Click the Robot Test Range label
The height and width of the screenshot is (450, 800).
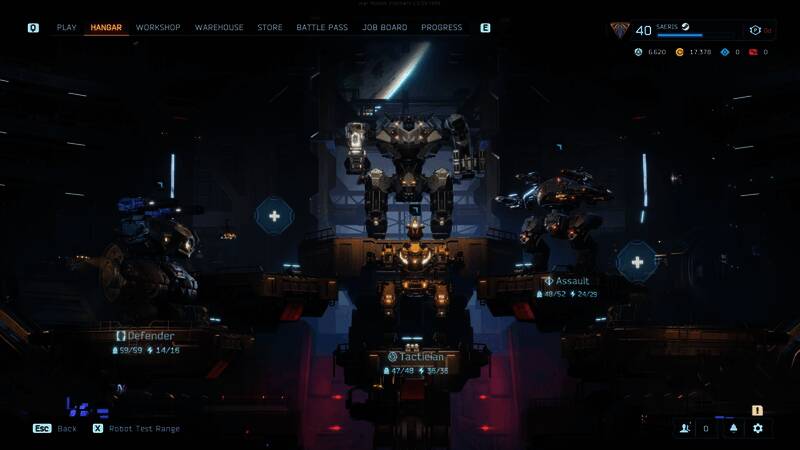point(145,429)
